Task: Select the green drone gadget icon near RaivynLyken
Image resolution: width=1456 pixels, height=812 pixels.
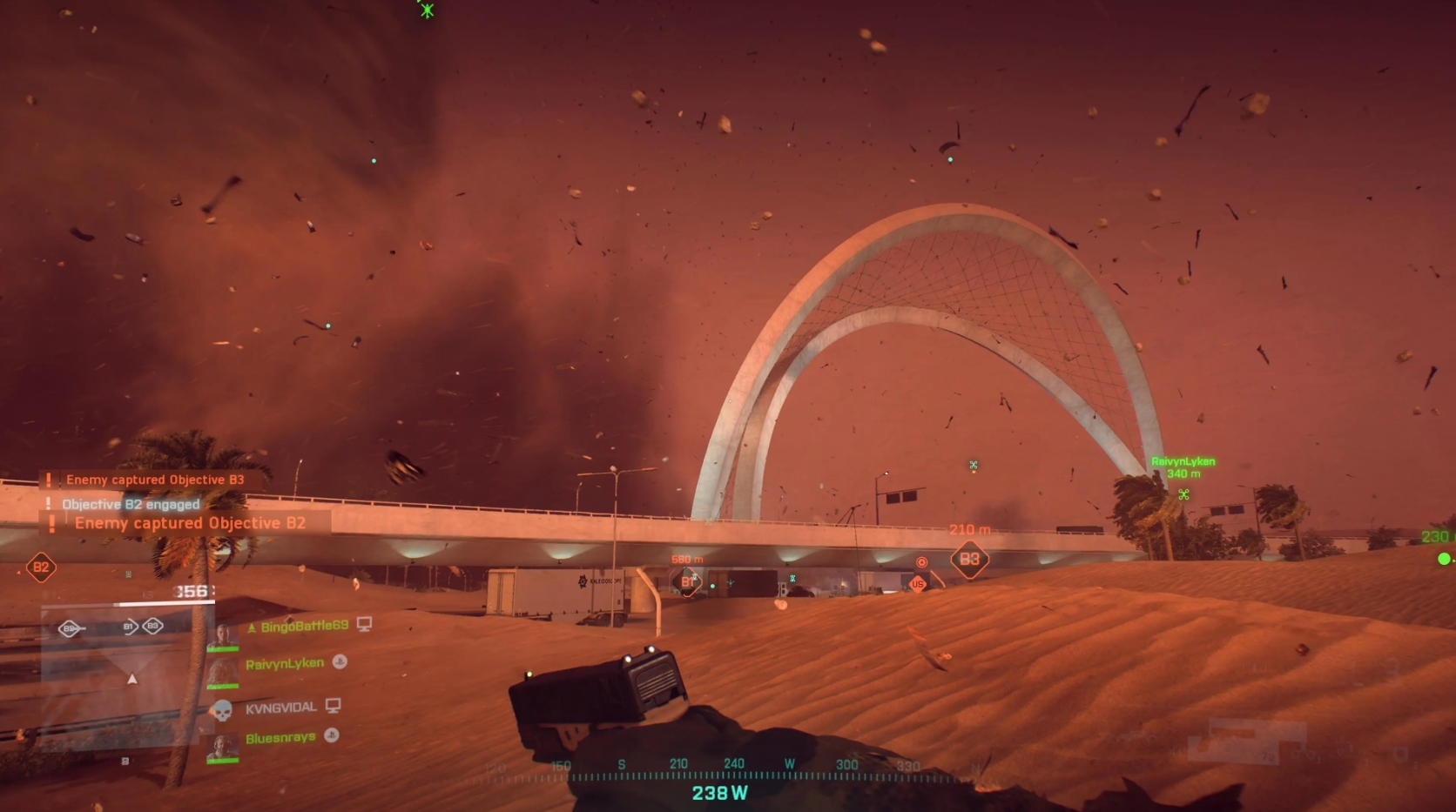Action: point(1183,493)
